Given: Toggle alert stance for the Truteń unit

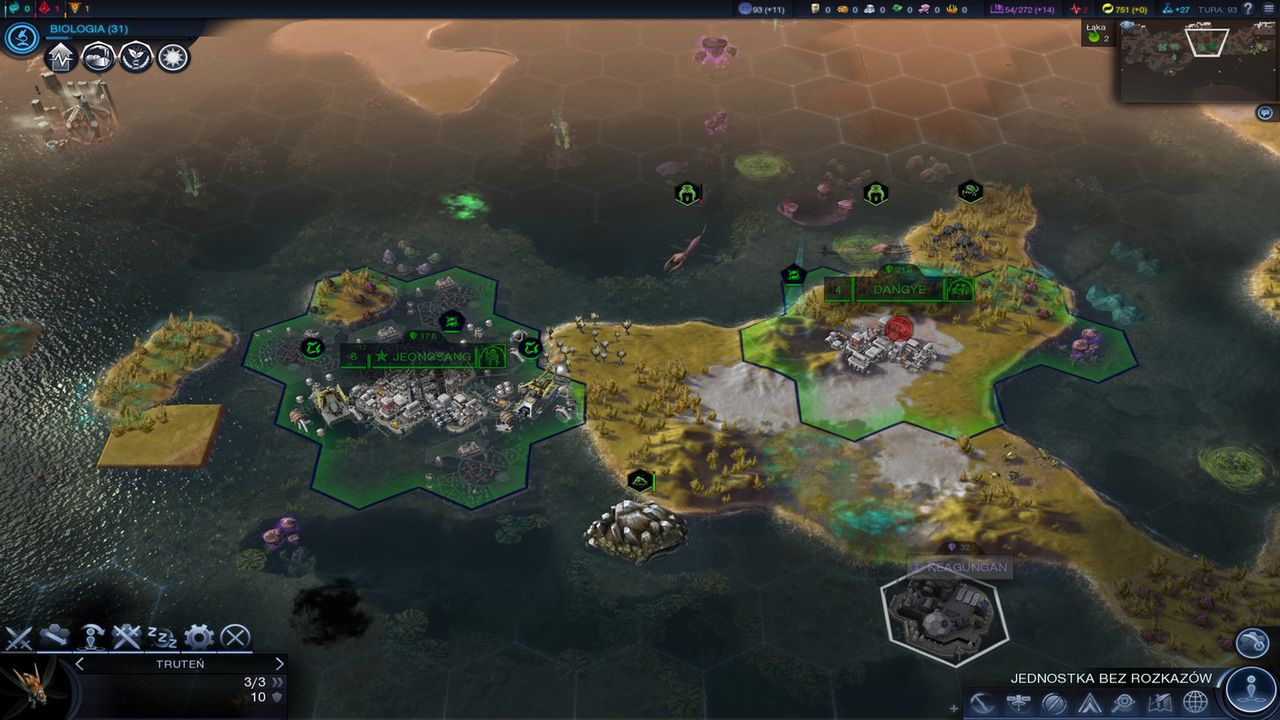Looking at the screenshot, I should tap(91, 636).
